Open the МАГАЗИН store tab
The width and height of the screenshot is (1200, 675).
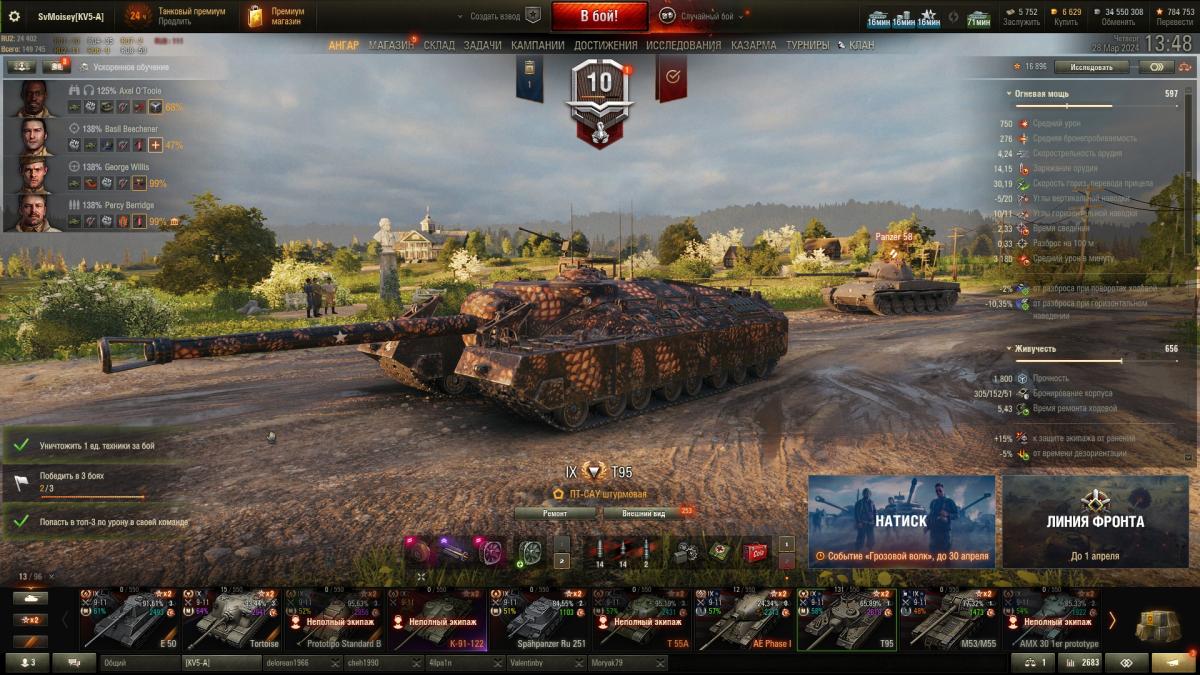pyautogui.click(x=391, y=46)
